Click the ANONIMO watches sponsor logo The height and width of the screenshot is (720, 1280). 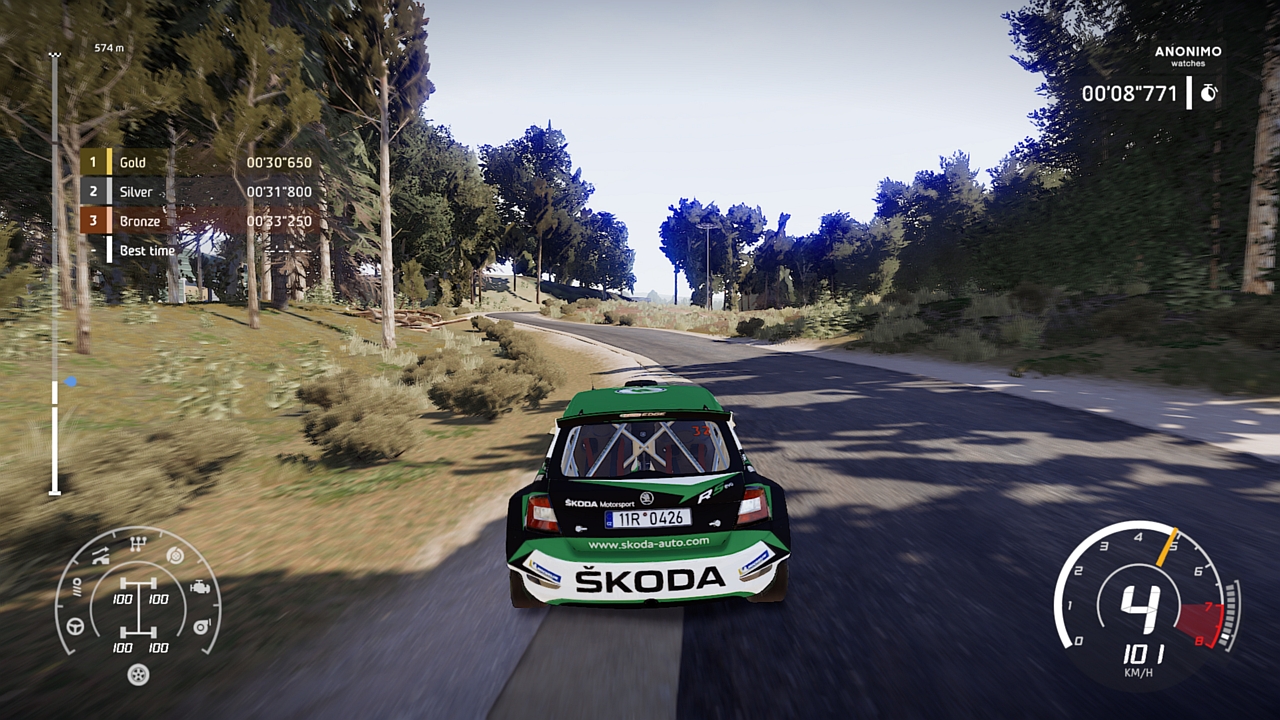[x=1188, y=56]
